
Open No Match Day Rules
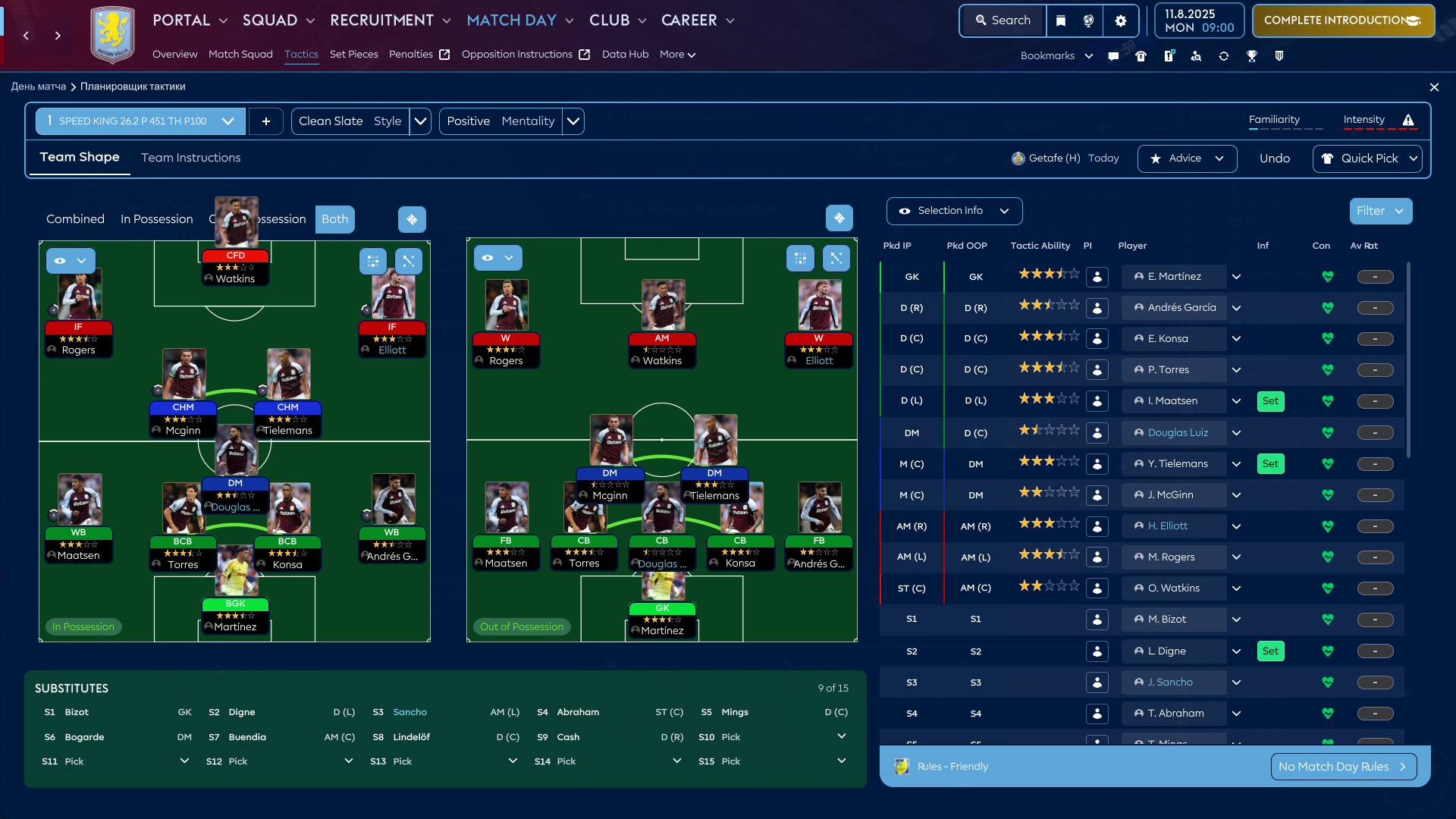coord(1342,767)
